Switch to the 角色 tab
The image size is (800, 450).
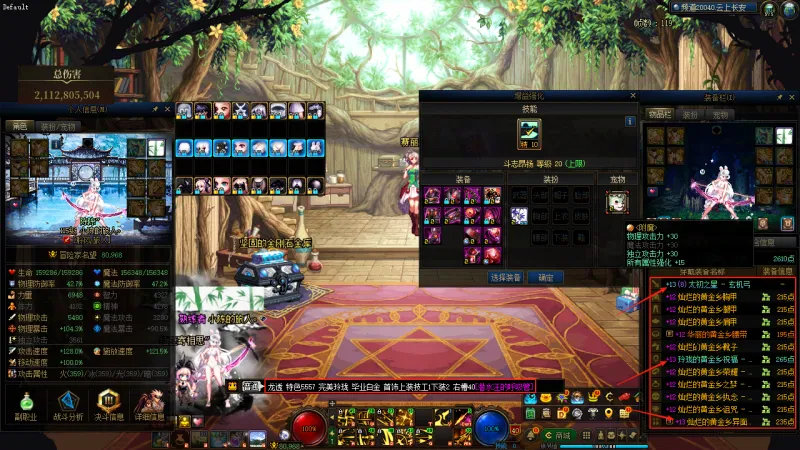[x=19, y=126]
